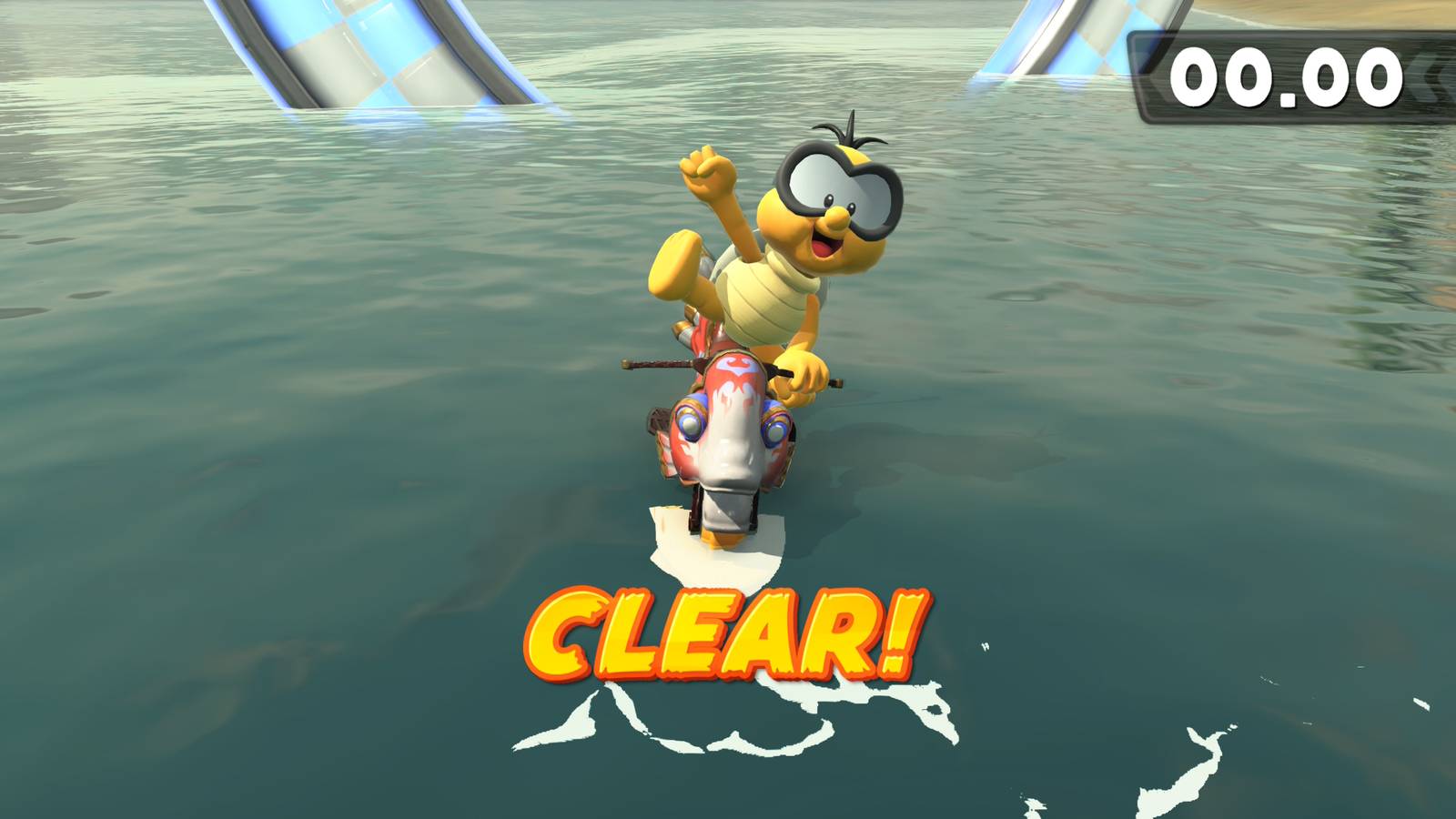
Task: Select the bike's left handlebar
Action: (646, 362)
